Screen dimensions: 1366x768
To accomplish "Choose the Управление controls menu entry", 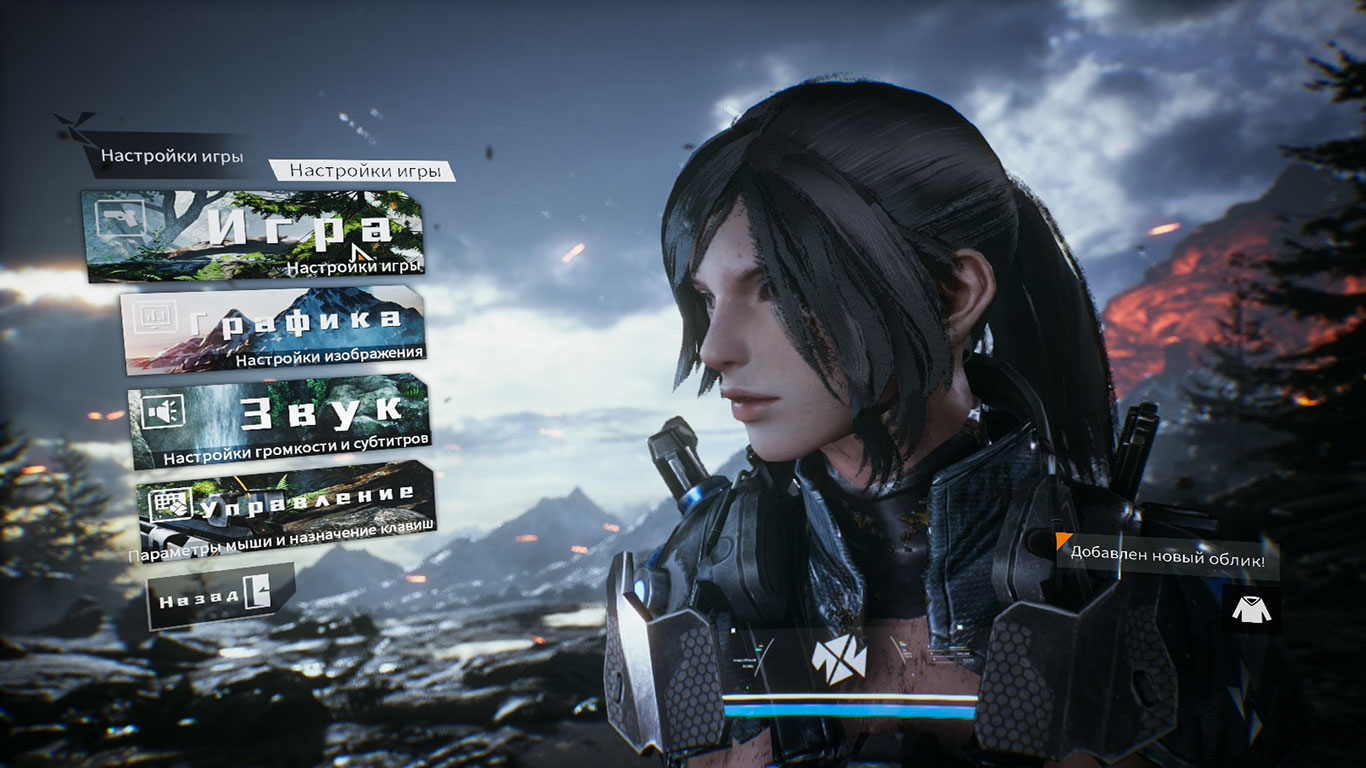I will pos(285,511).
